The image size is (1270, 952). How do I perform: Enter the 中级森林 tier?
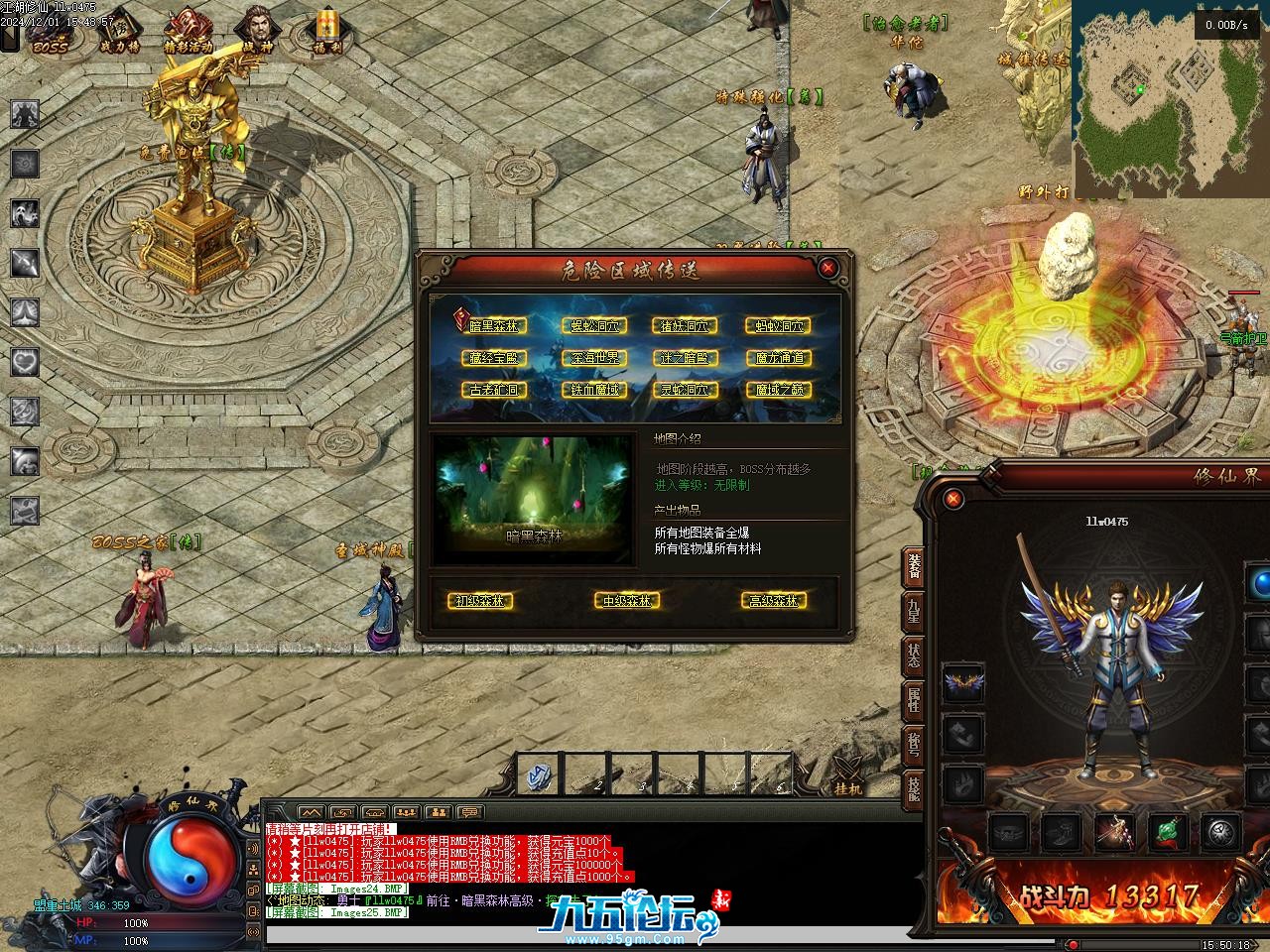click(627, 600)
